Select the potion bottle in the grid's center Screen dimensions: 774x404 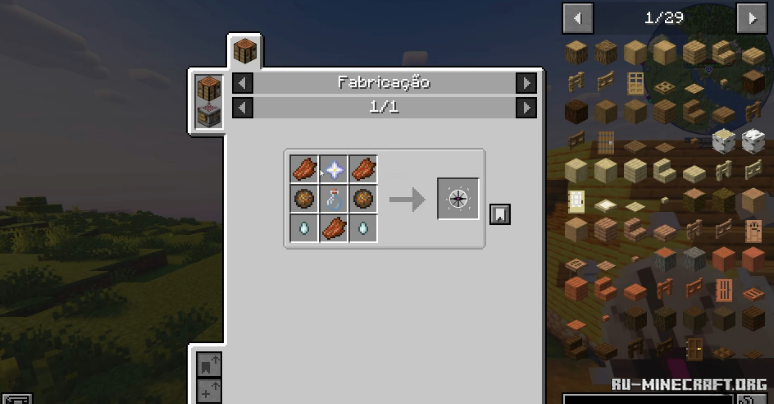(x=333, y=199)
